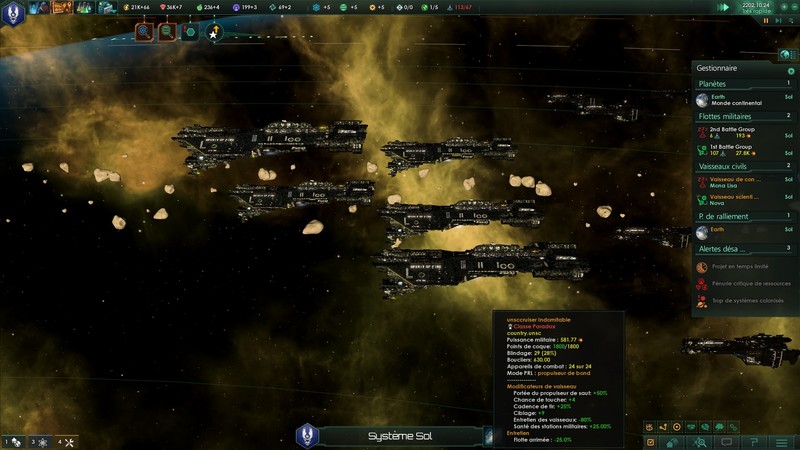Open the Pénurie critique de ressources alert
This screenshot has width=800, height=450.
[745, 284]
